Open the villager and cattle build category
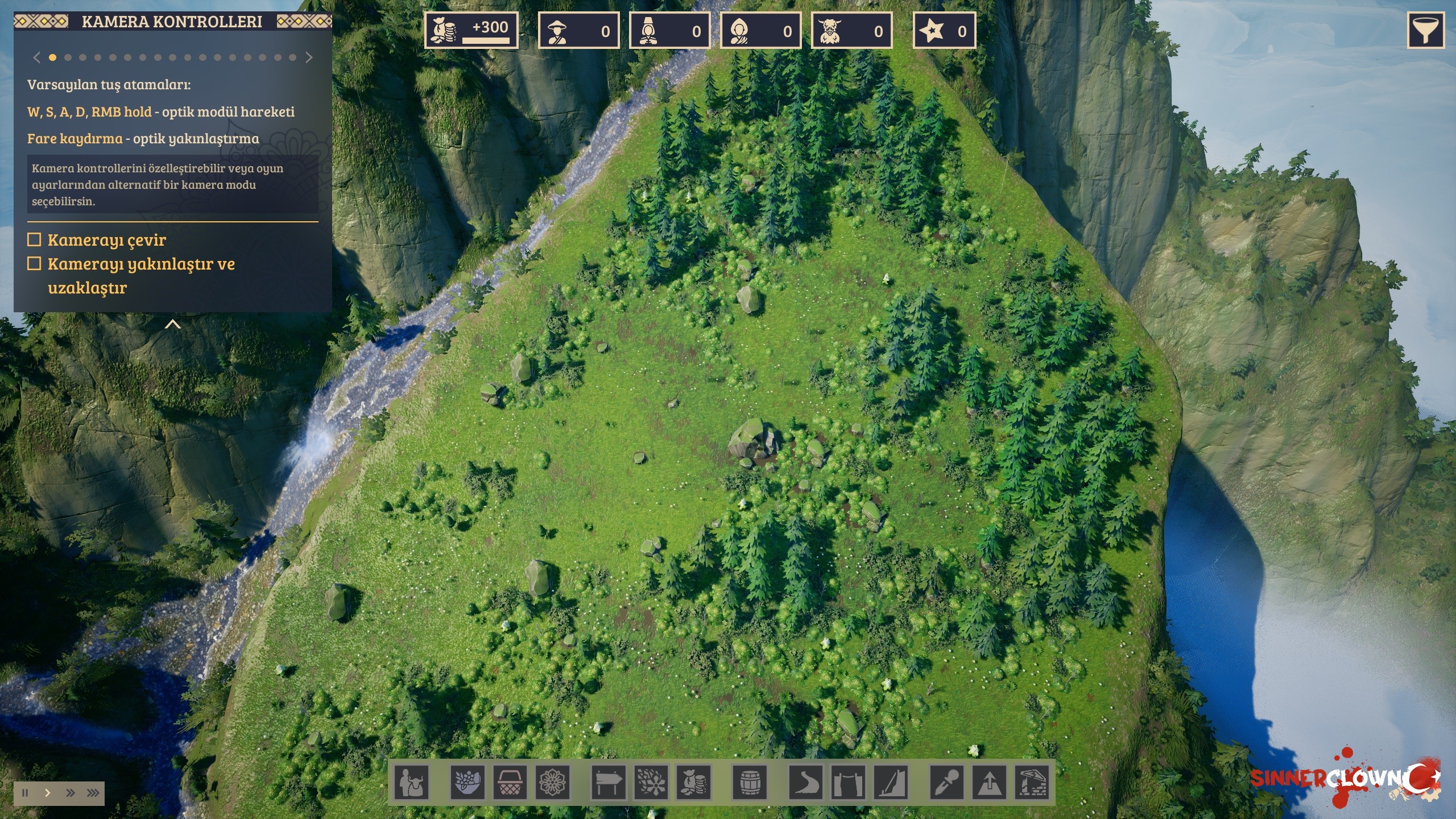The width and height of the screenshot is (1456, 819). tap(412, 783)
